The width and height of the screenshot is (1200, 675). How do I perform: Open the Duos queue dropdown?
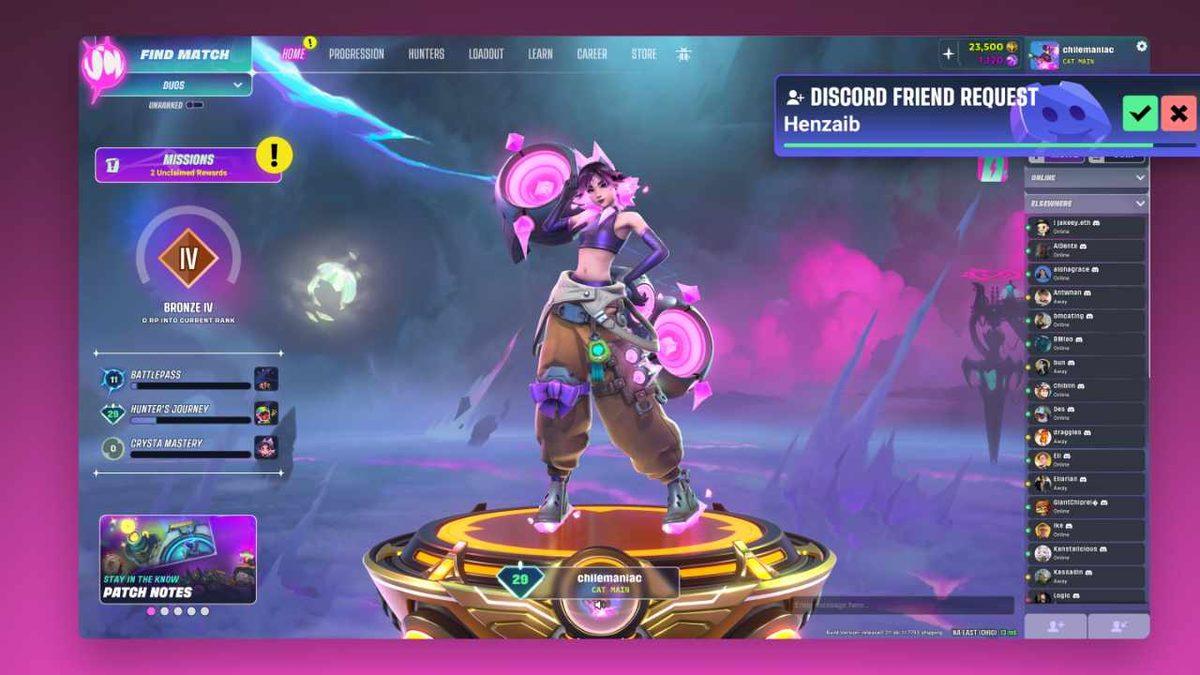tap(186, 86)
